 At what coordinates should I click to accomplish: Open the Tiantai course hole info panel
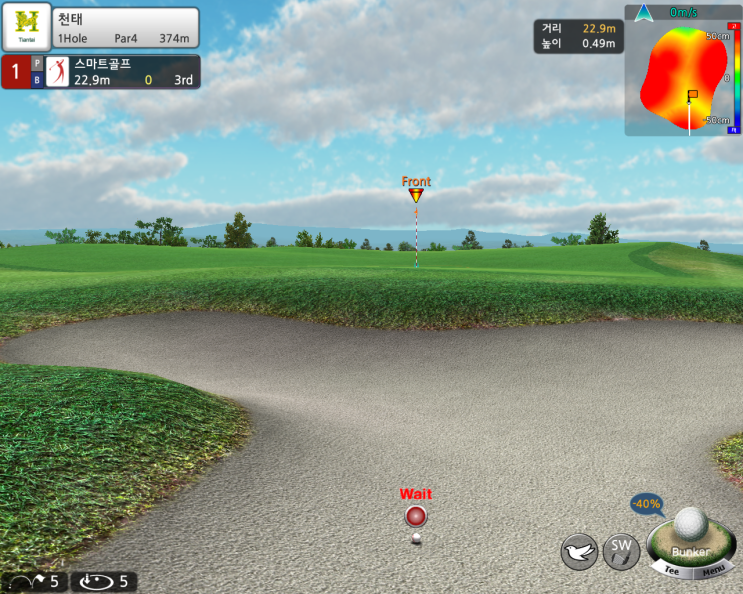point(100,28)
